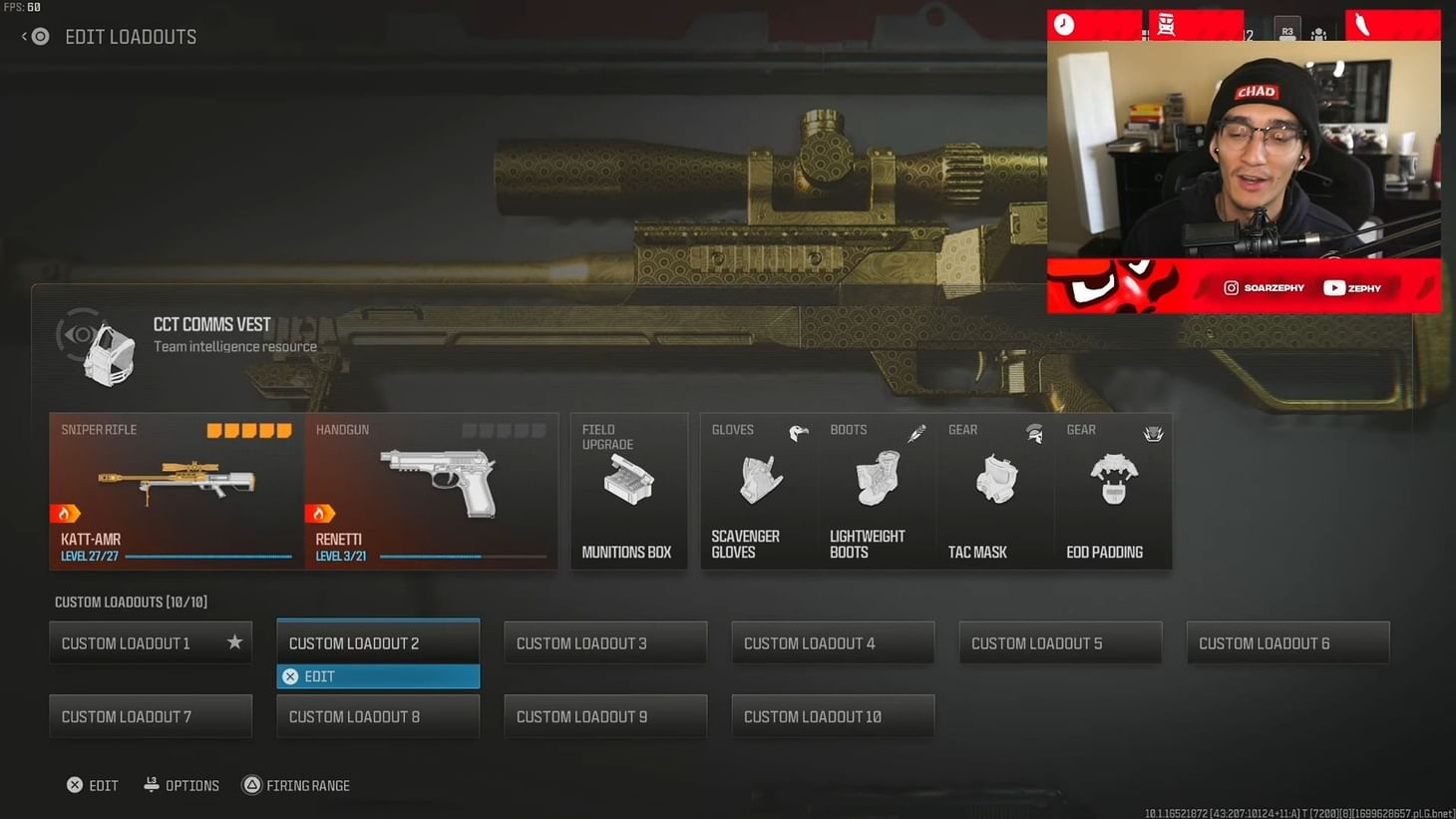Click the Edit button under Custom Loadout 2

tap(378, 676)
